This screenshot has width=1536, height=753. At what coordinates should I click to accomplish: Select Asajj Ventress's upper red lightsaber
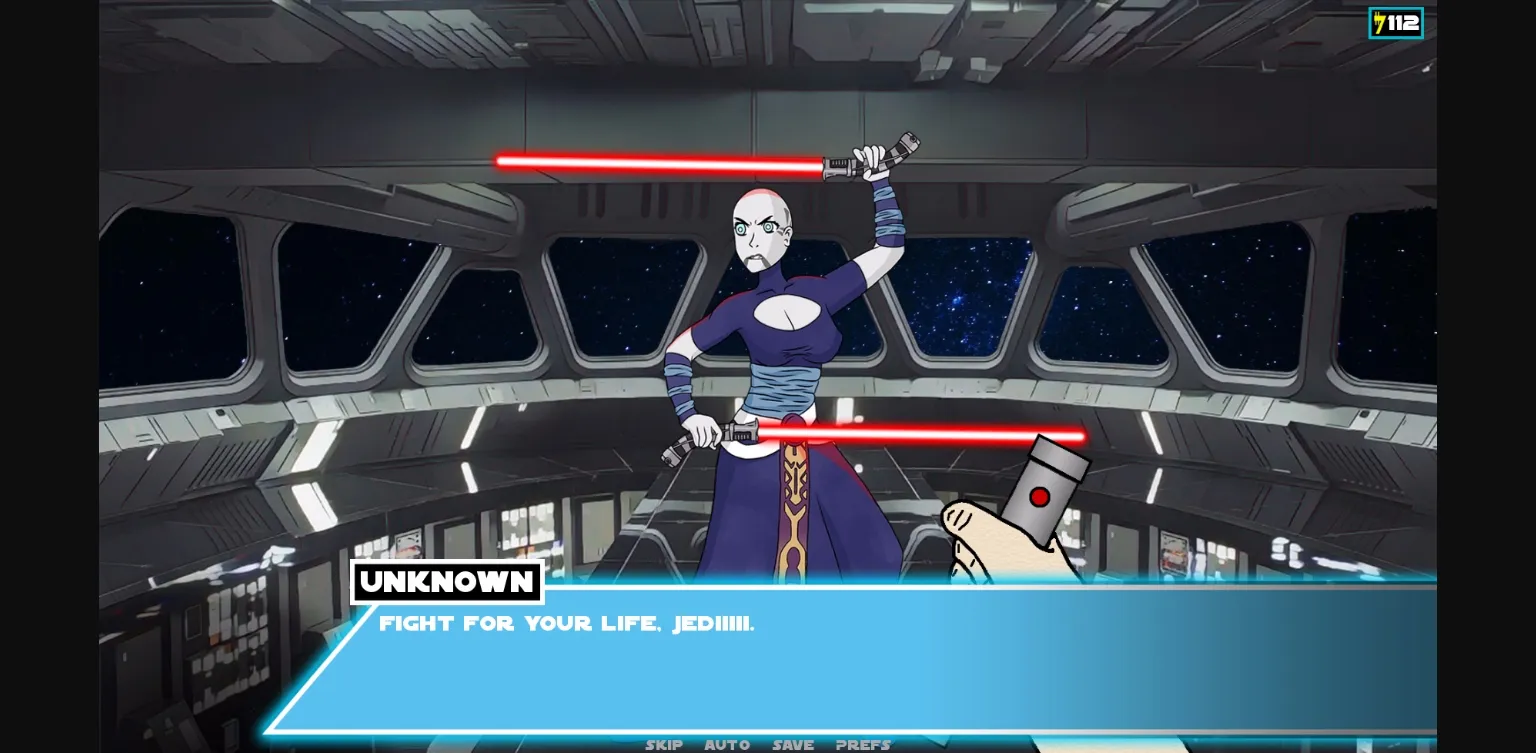coord(660,156)
